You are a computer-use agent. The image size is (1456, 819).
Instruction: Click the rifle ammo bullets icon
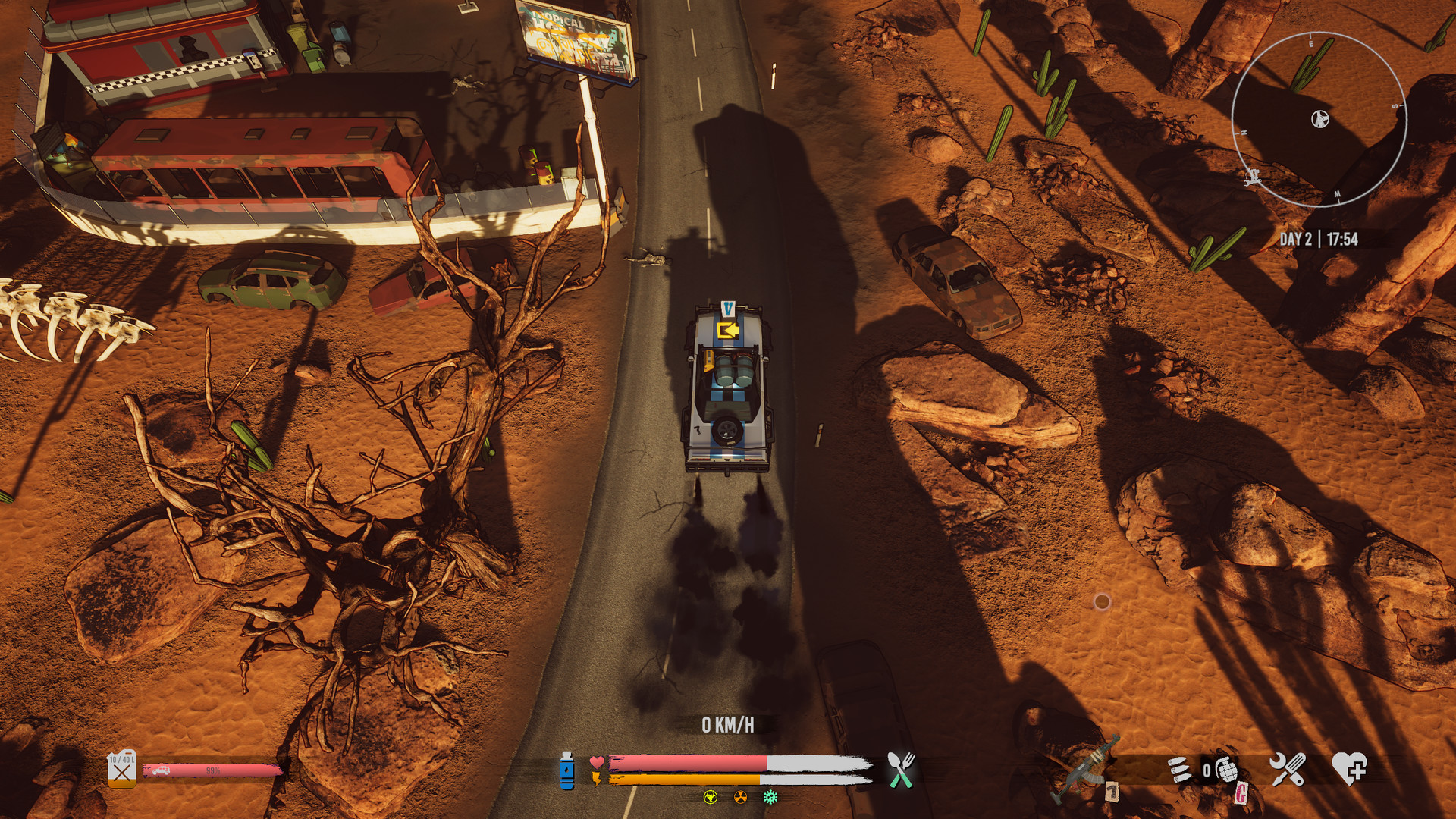click(1179, 768)
